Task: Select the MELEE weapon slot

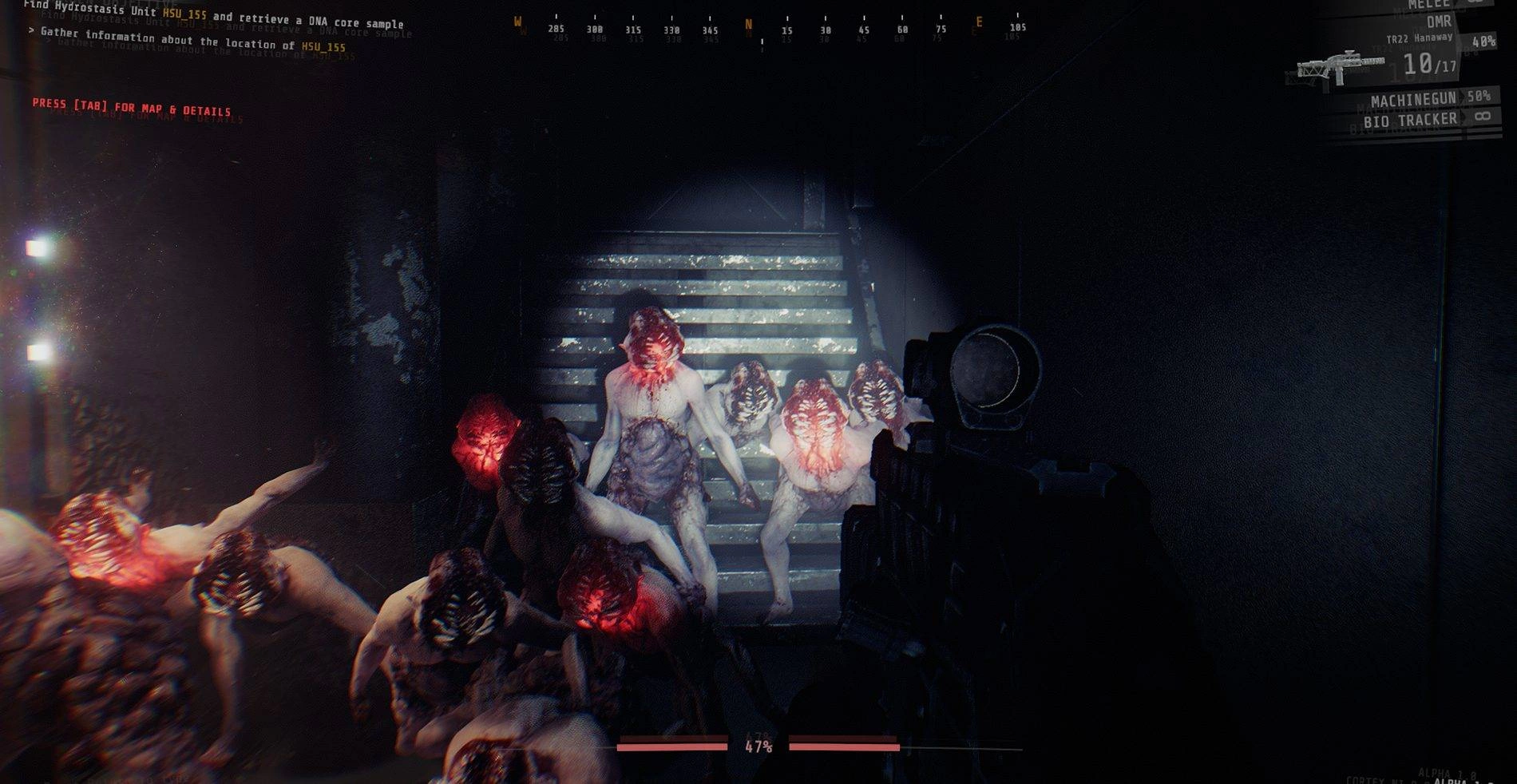Action: pyautogui.click(x=1429, y=4)
